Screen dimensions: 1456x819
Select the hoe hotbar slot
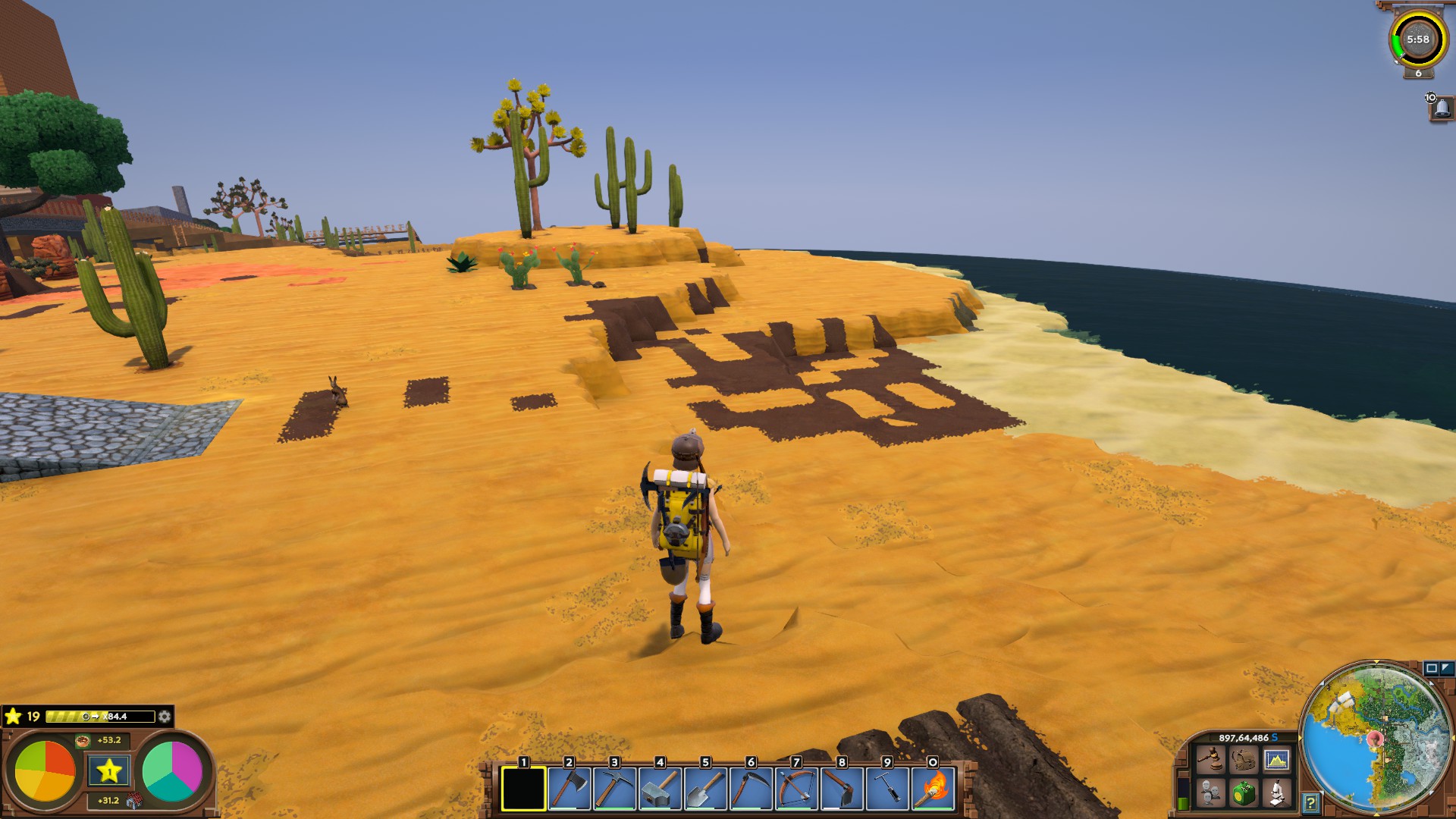(842, 789)
